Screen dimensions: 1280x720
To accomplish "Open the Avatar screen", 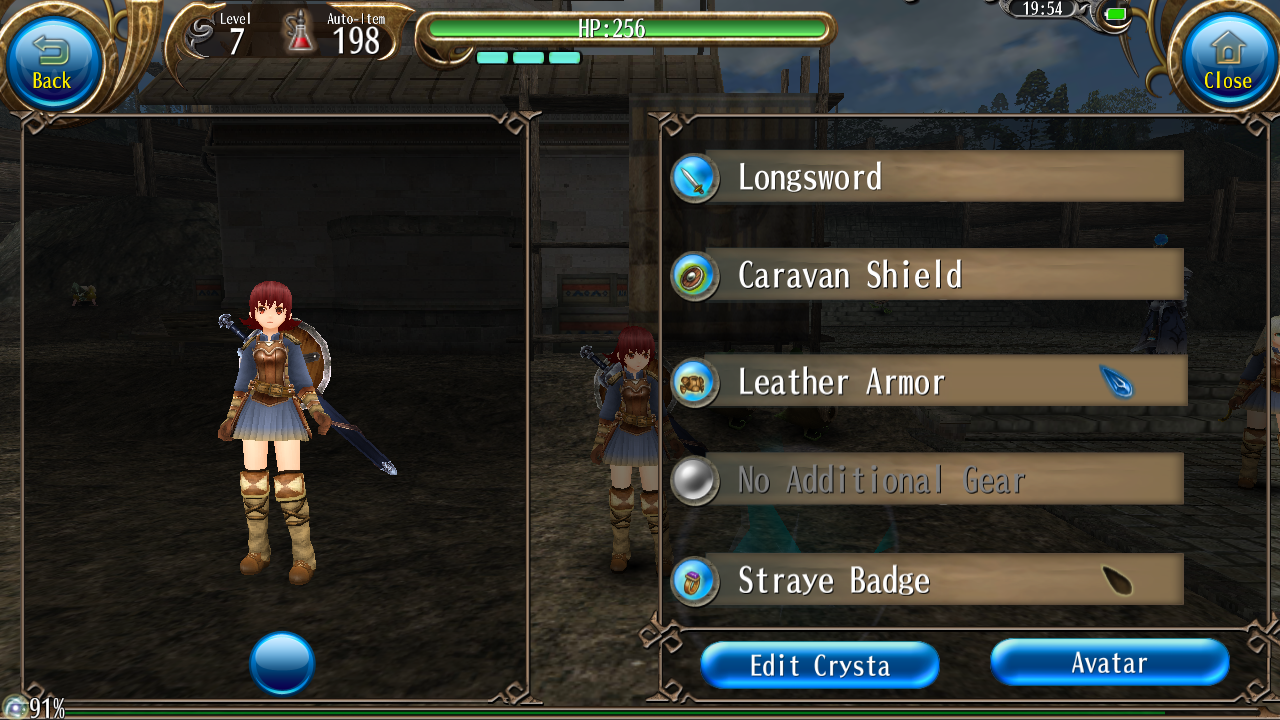I will click(x=1109, y=662).
